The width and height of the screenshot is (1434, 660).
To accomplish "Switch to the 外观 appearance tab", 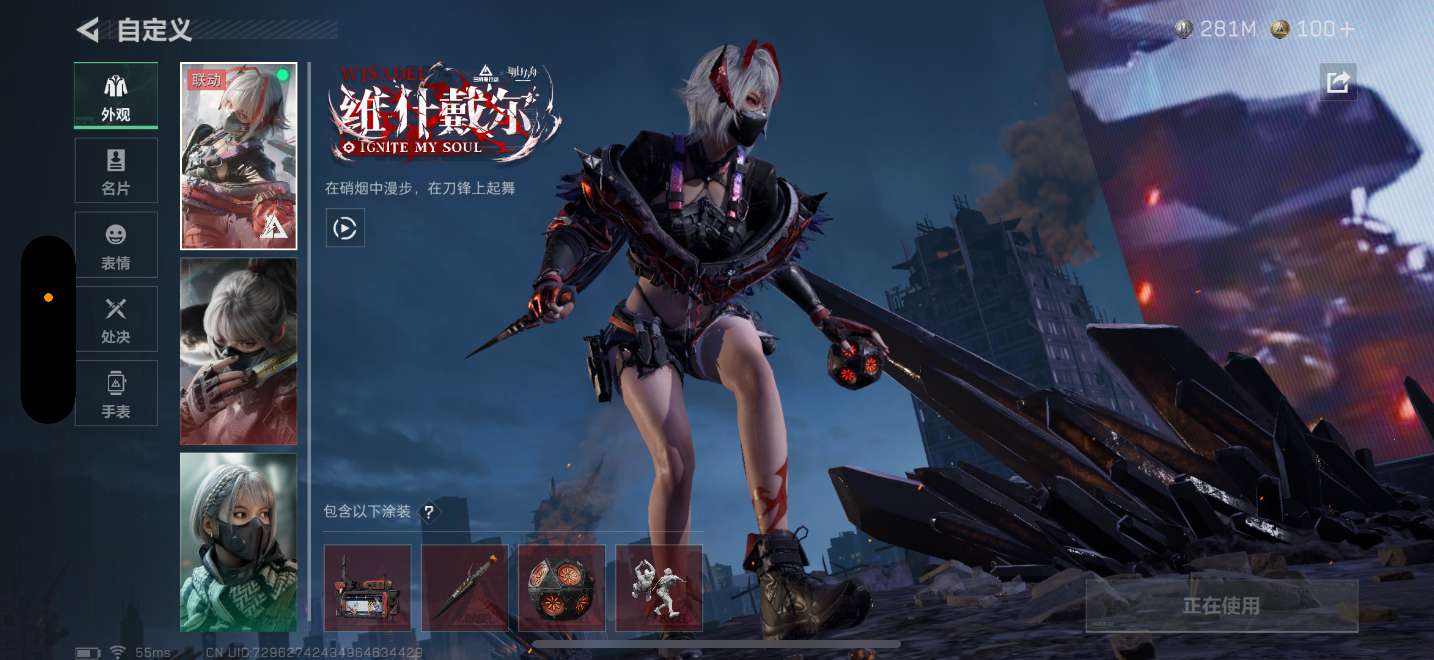I will pyautogui.click(x=116, y=96).
